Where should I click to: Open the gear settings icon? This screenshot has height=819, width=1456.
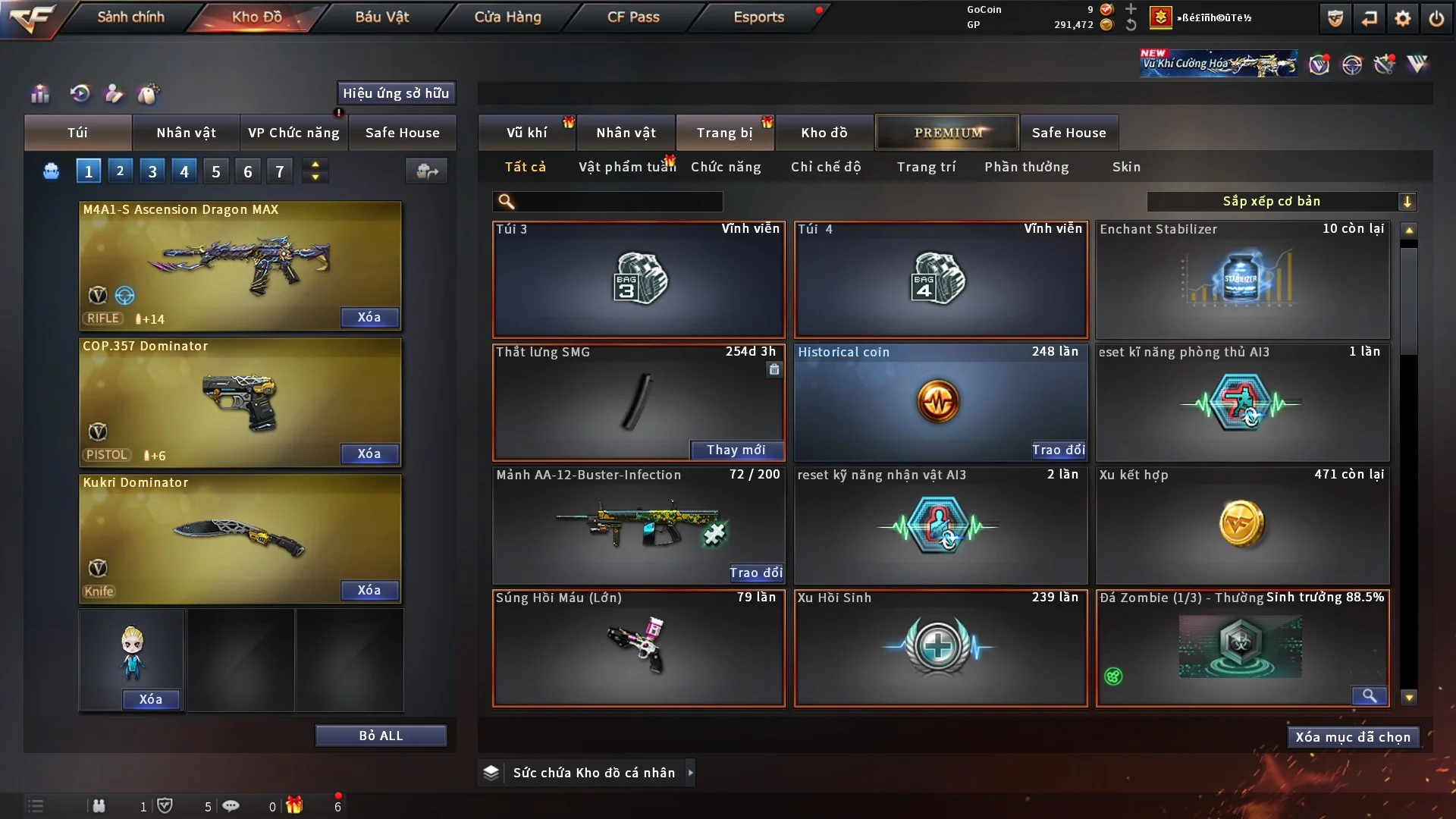[x=1403, y=18]
